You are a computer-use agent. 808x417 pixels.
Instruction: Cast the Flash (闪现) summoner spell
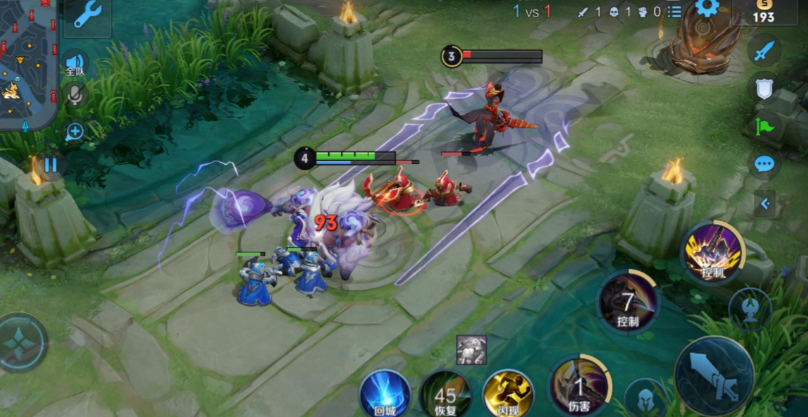508,393
